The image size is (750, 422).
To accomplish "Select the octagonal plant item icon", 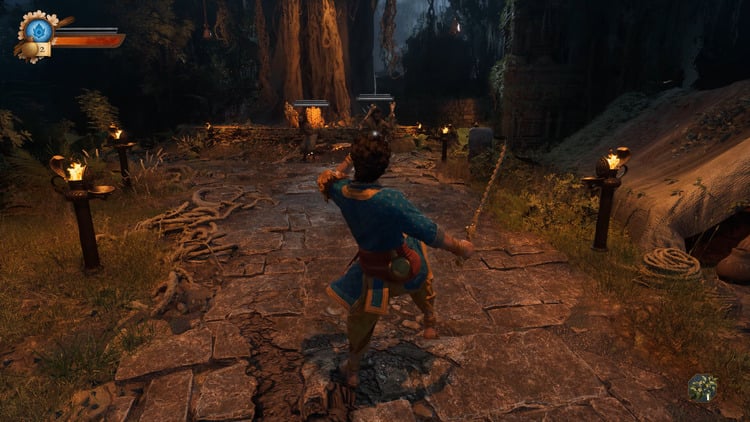I will [x=702, y=387].
